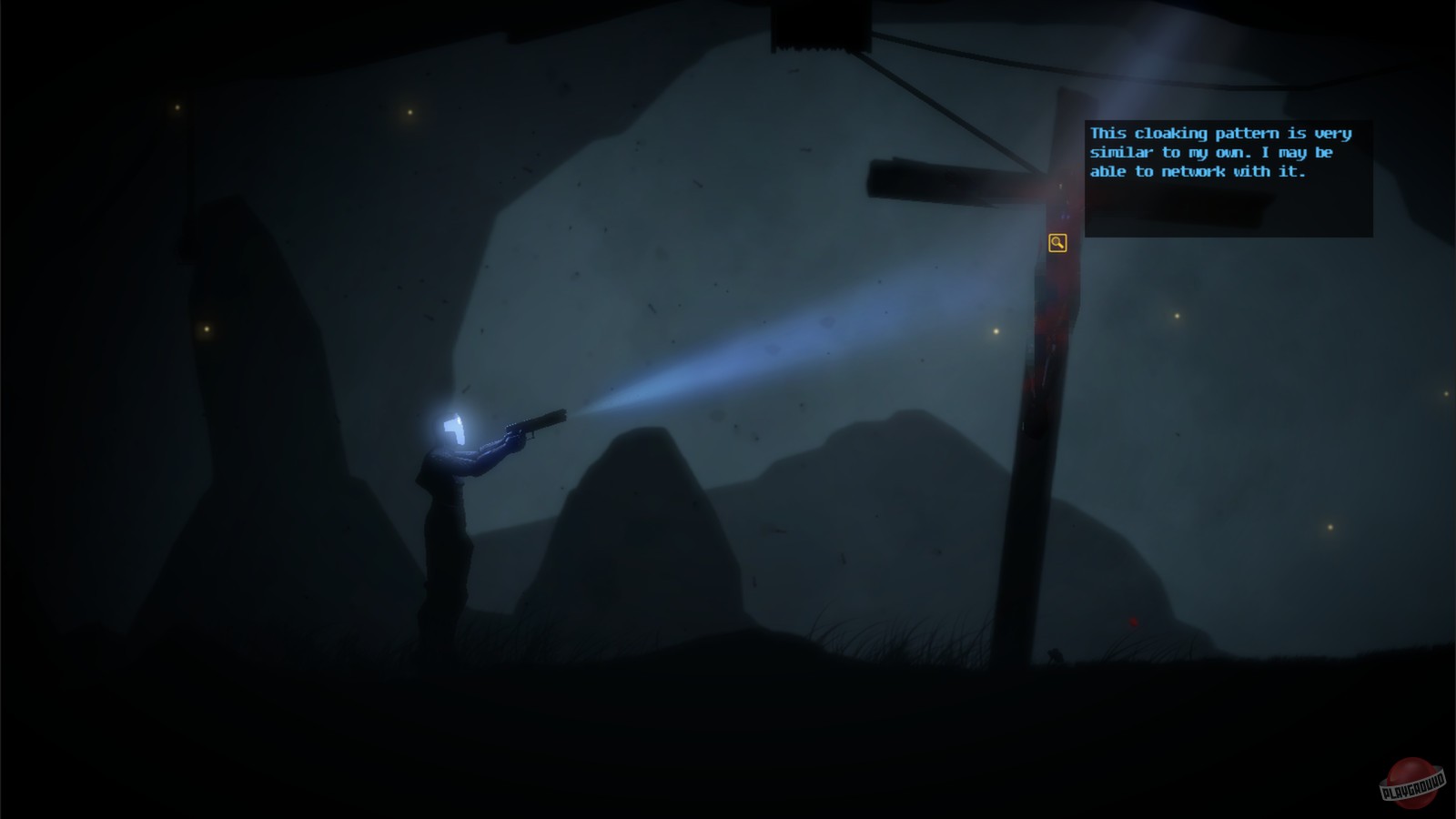The width and height of the screenshot is (1456, 819).
Task: Click the small creature at the base of the cross
Action: pos(1056,655)
